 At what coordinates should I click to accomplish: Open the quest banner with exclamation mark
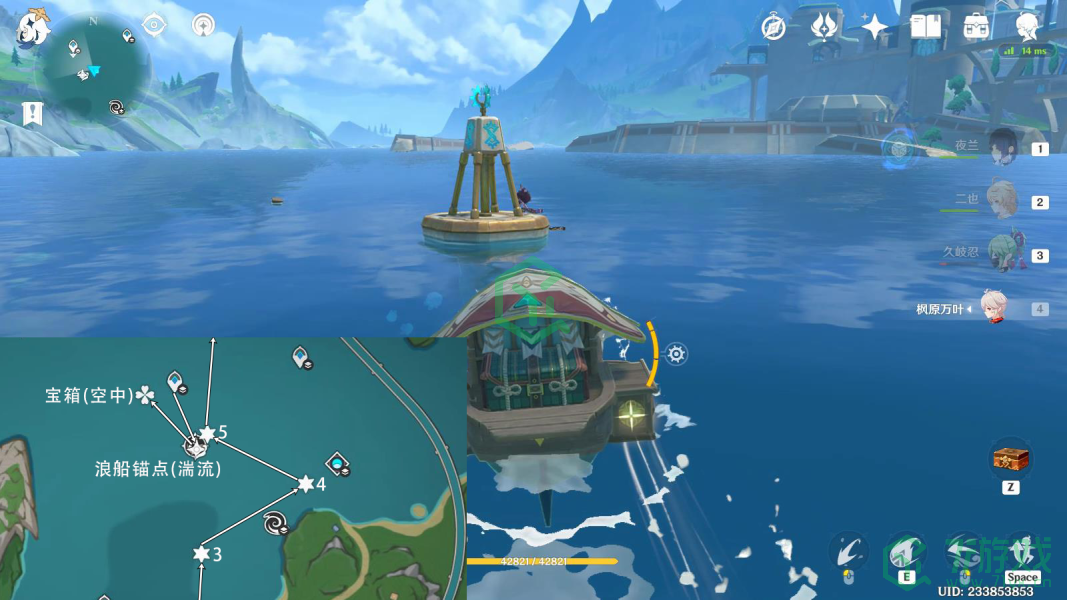point(33,113)
